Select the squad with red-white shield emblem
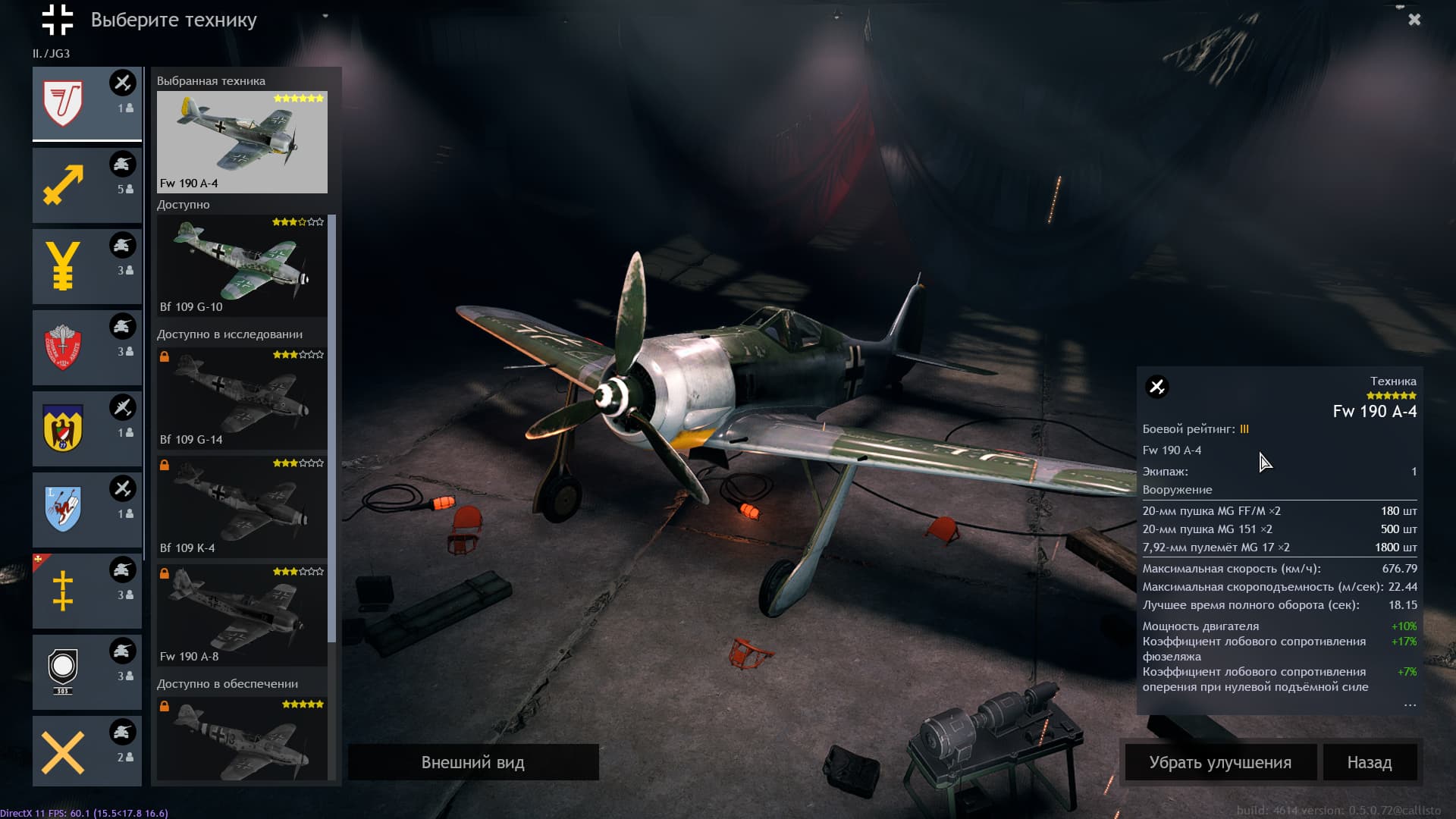Image resolution: width=1456 pixels, height=819 pixels. (86, 104)
